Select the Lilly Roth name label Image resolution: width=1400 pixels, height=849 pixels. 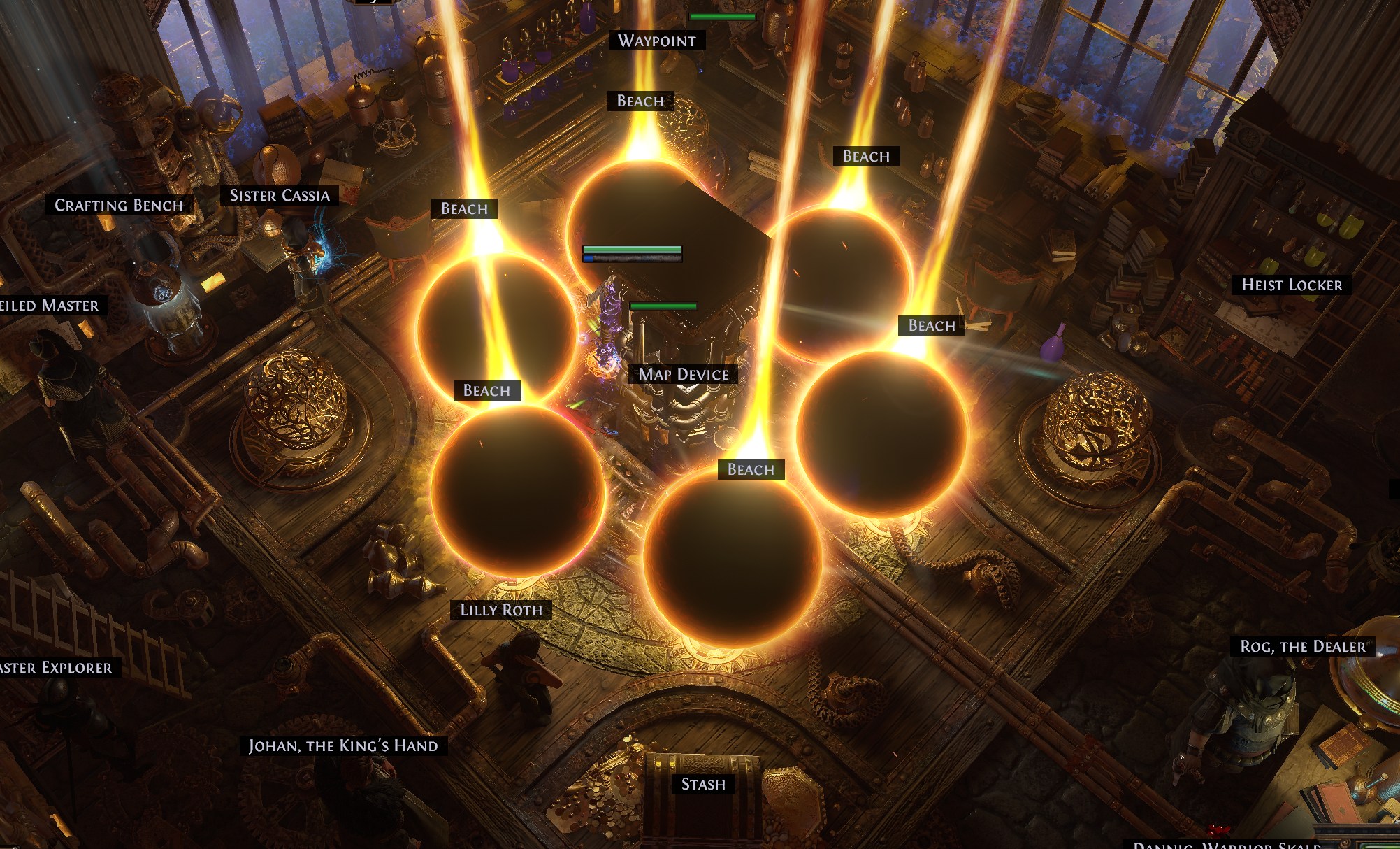pyautogui.click(x=501, y=611)
